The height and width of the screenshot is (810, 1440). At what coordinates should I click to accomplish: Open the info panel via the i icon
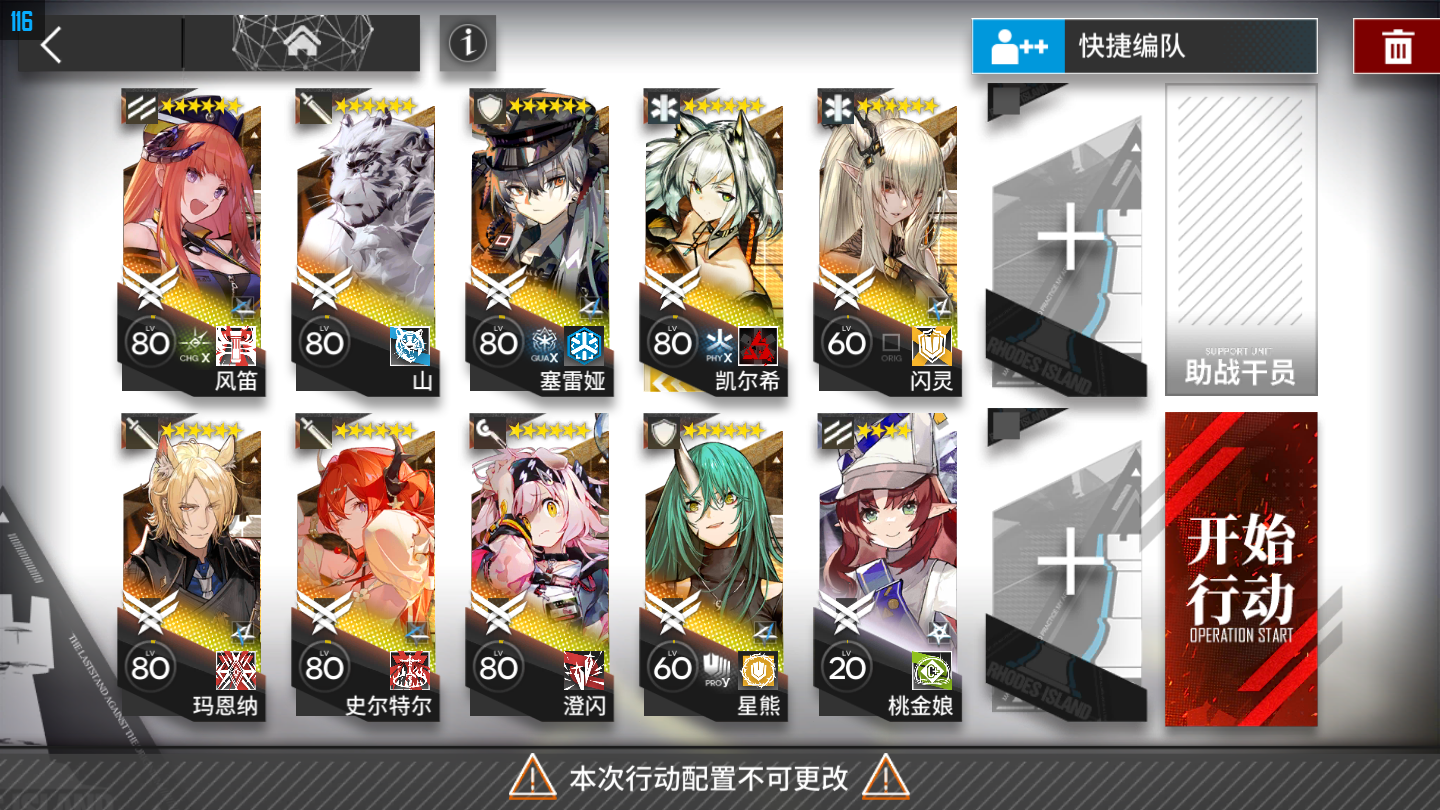coord(466,44)
